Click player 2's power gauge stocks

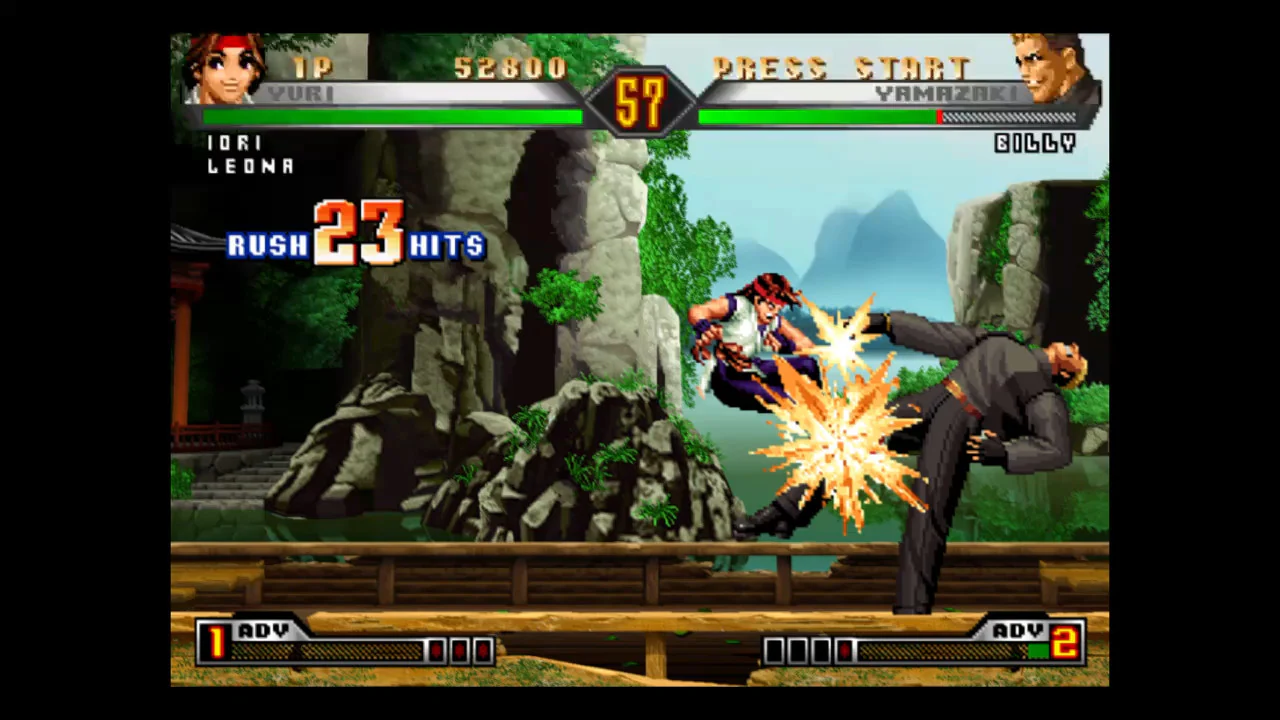tap(810, 650)
